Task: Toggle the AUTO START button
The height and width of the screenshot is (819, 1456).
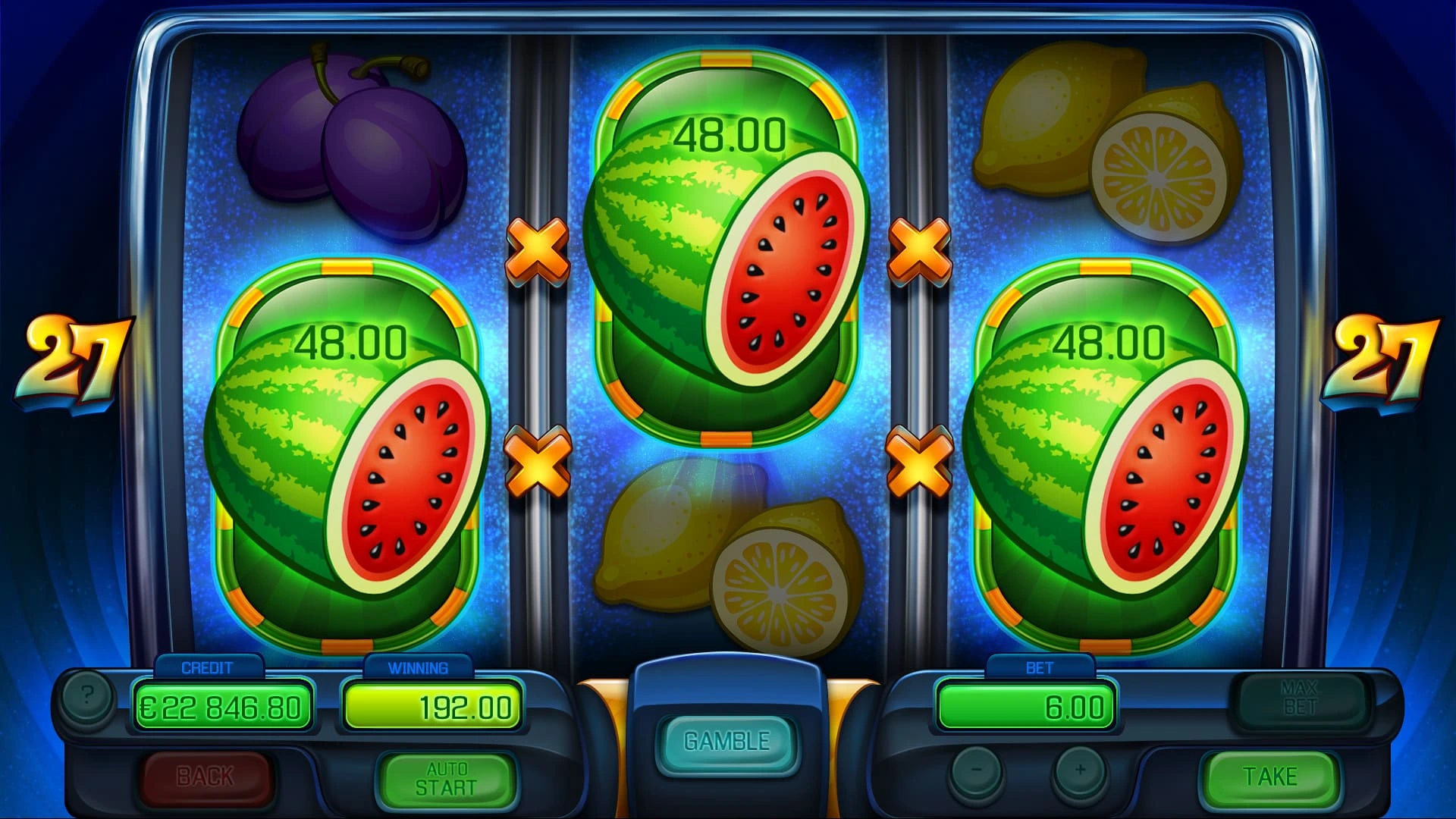Action: (x=447, y=779)
